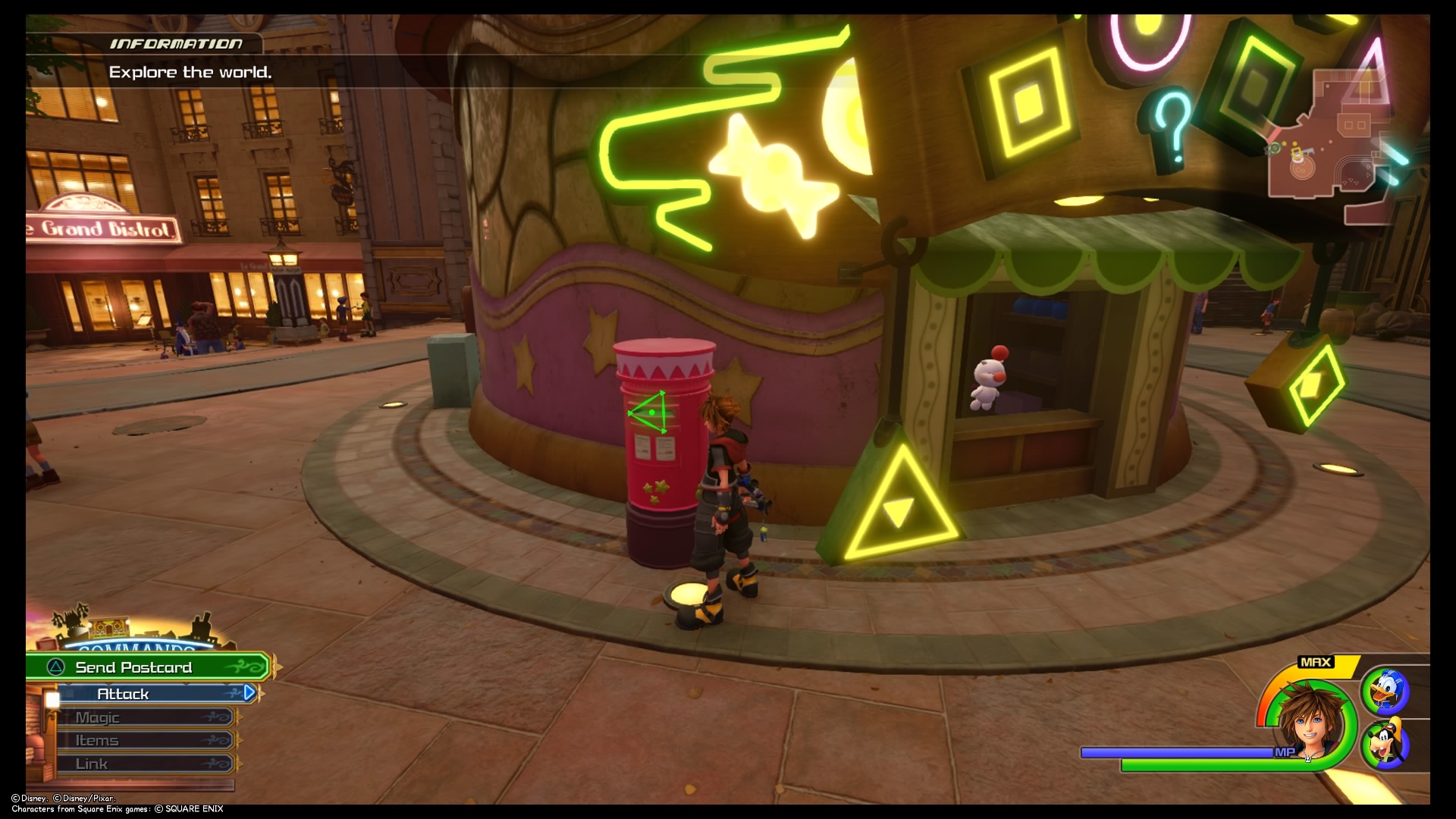
Task: Toggle the Send Postcard reaction command
Action: 133,667
